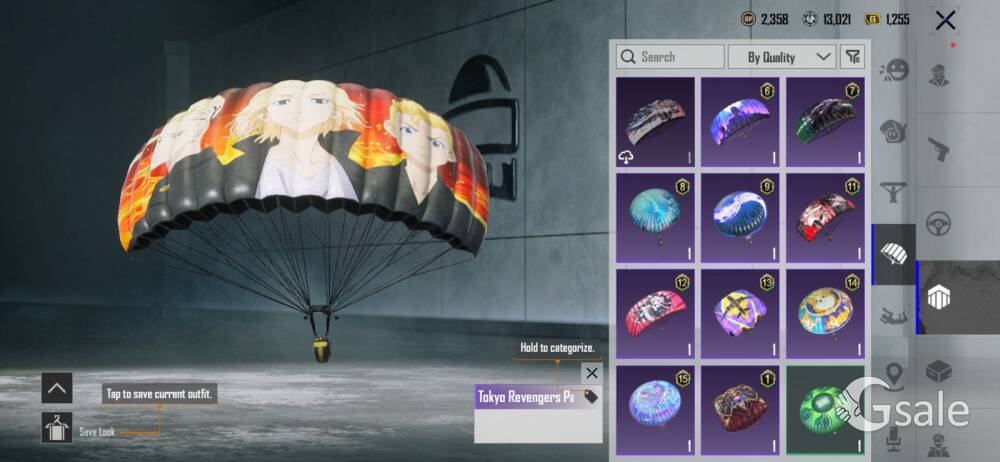Select the parachute with the cloud download icon

coord(655,122)
